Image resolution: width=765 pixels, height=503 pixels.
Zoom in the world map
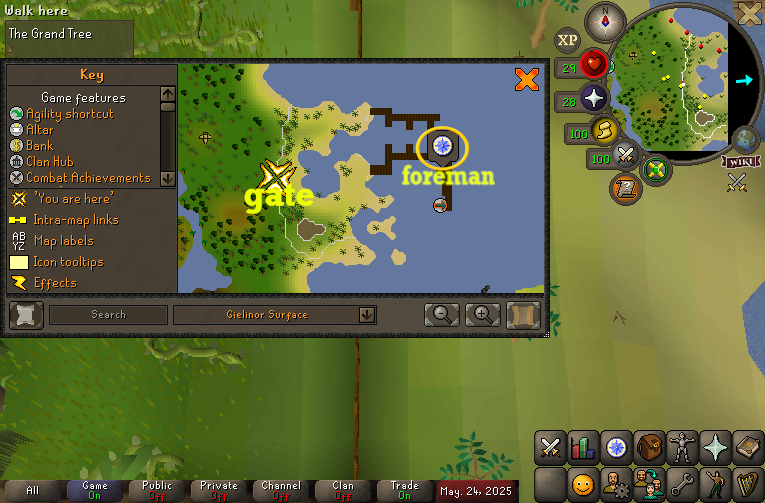click(x=482, y=315)
